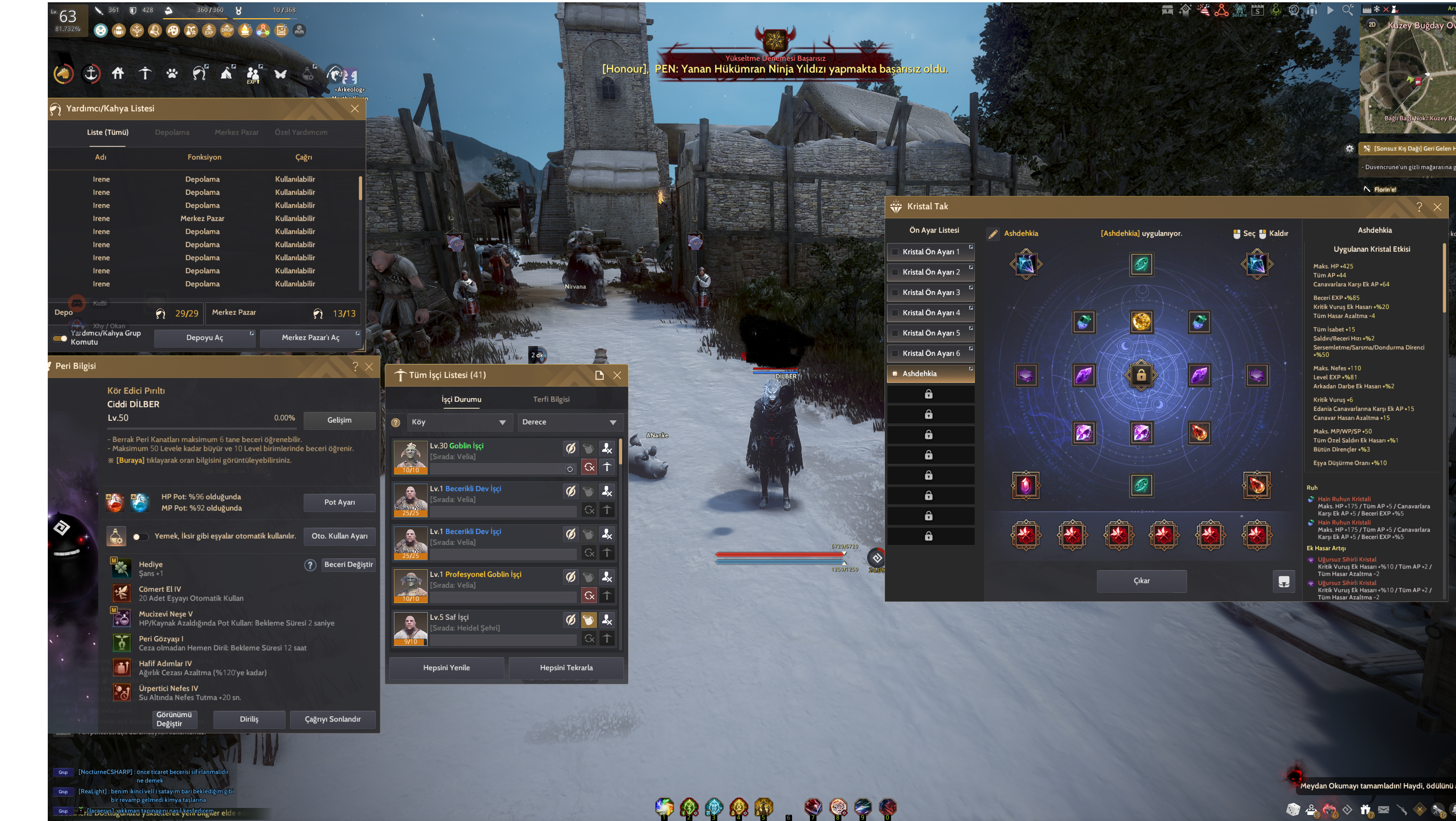Toggle Yardımcı/Kahya Grup Komutu switch
This screenshot has height=821, width=1456.
[x=60, y=338]
